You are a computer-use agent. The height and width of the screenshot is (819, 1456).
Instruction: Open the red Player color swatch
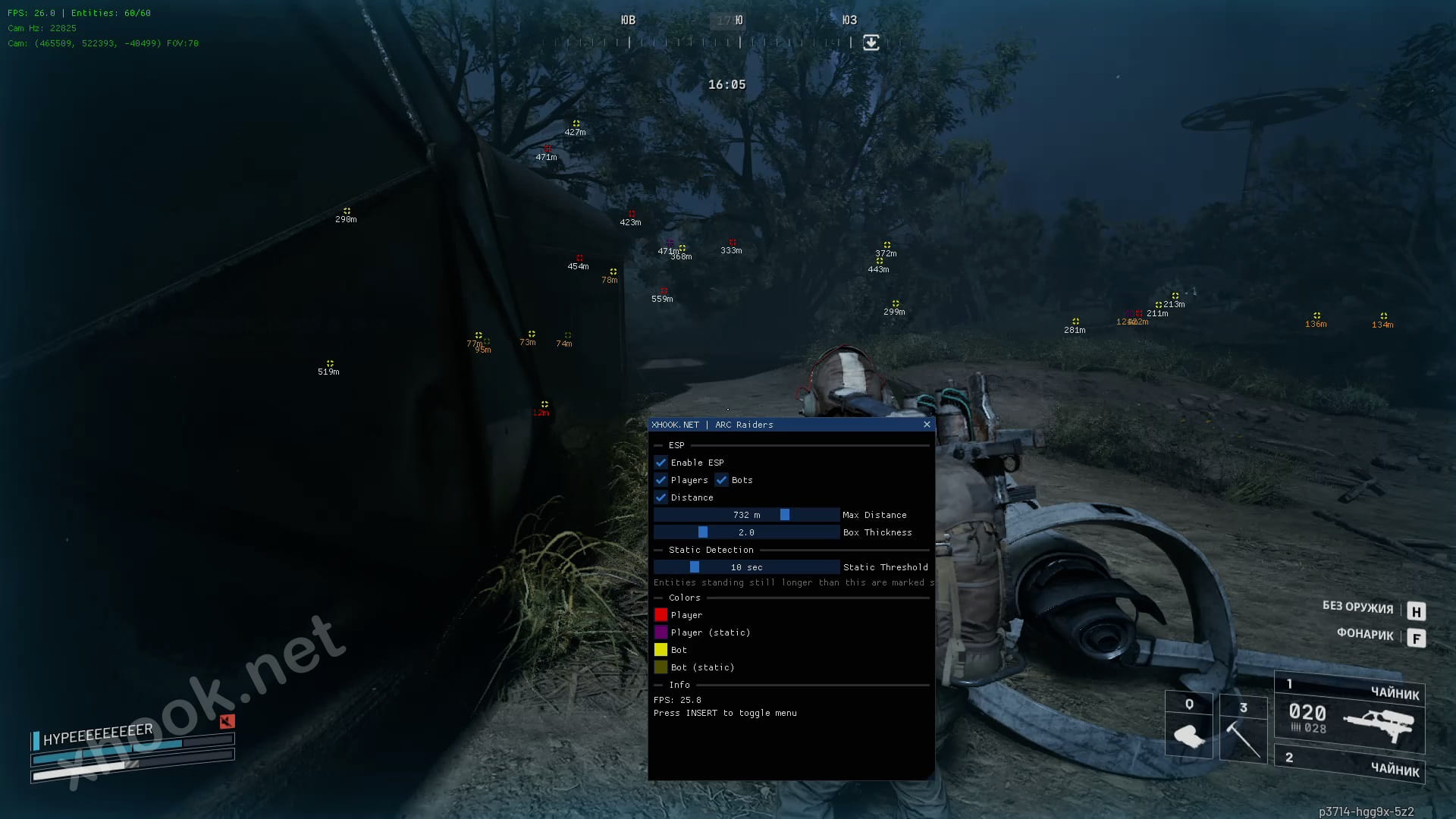(661, 615)
